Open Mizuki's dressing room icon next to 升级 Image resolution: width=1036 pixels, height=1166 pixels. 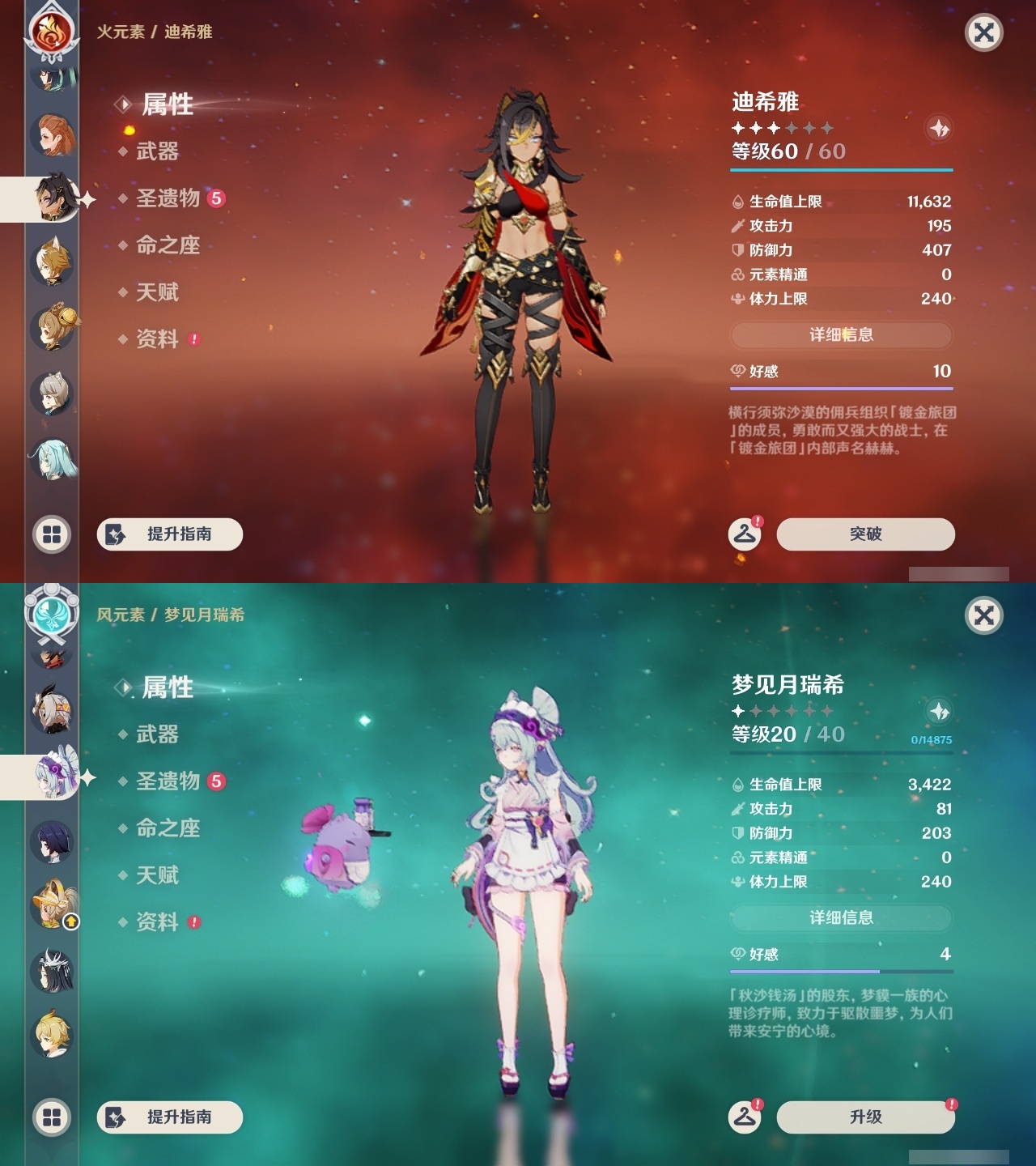click(x=744, y=1117)
